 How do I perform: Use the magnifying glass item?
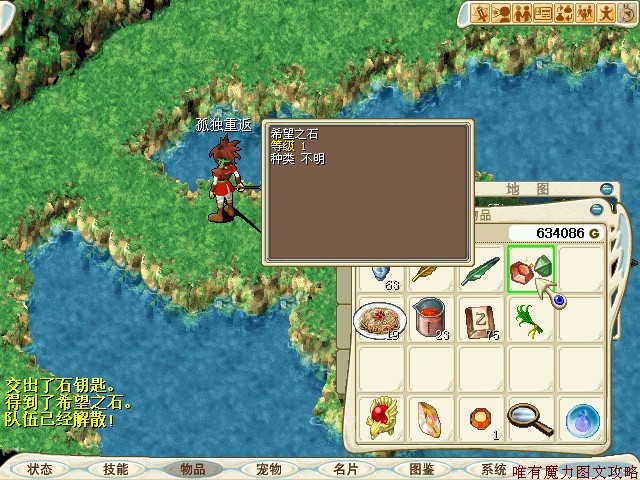530,418
